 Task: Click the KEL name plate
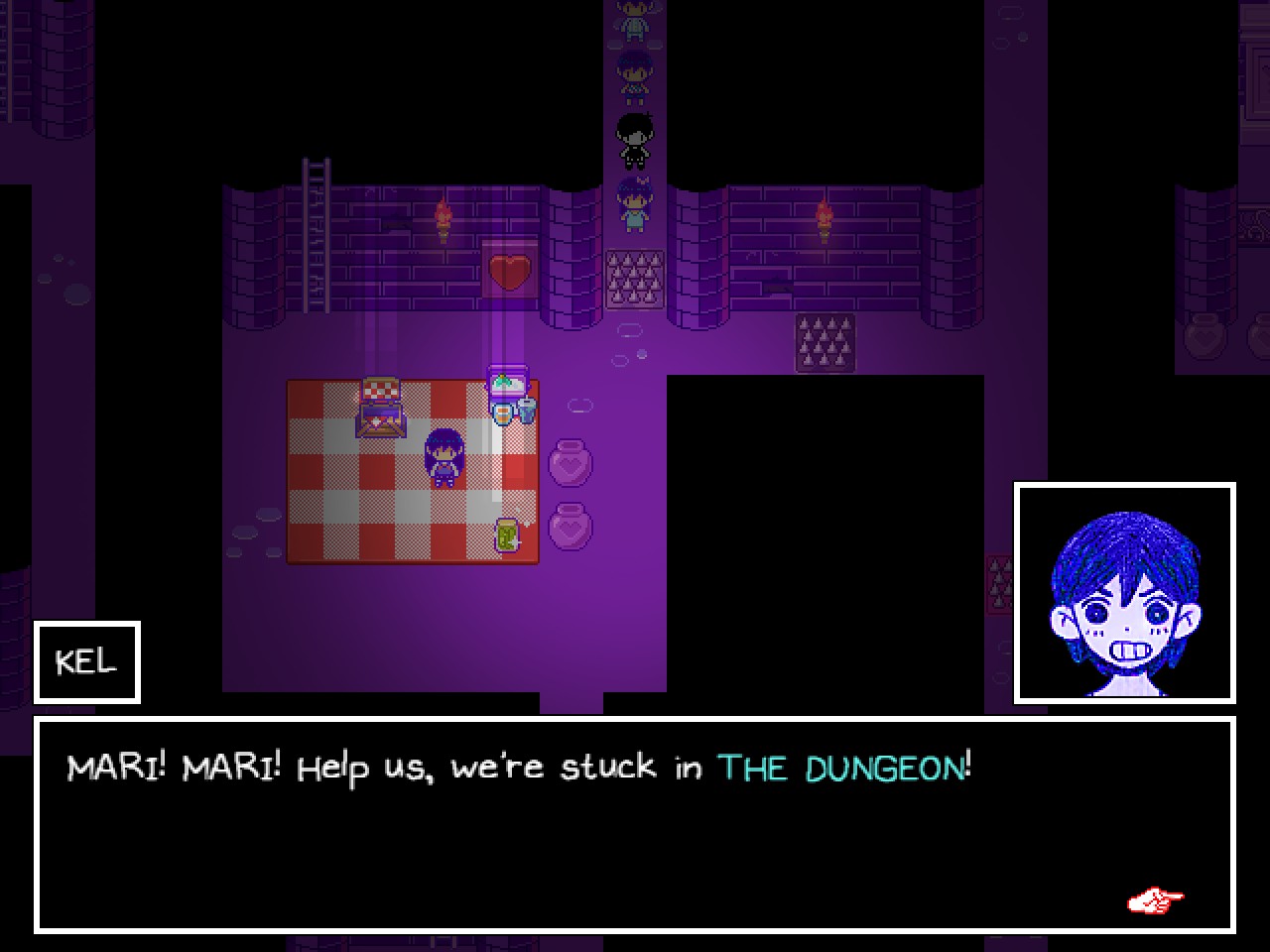(x=86, y=662)
